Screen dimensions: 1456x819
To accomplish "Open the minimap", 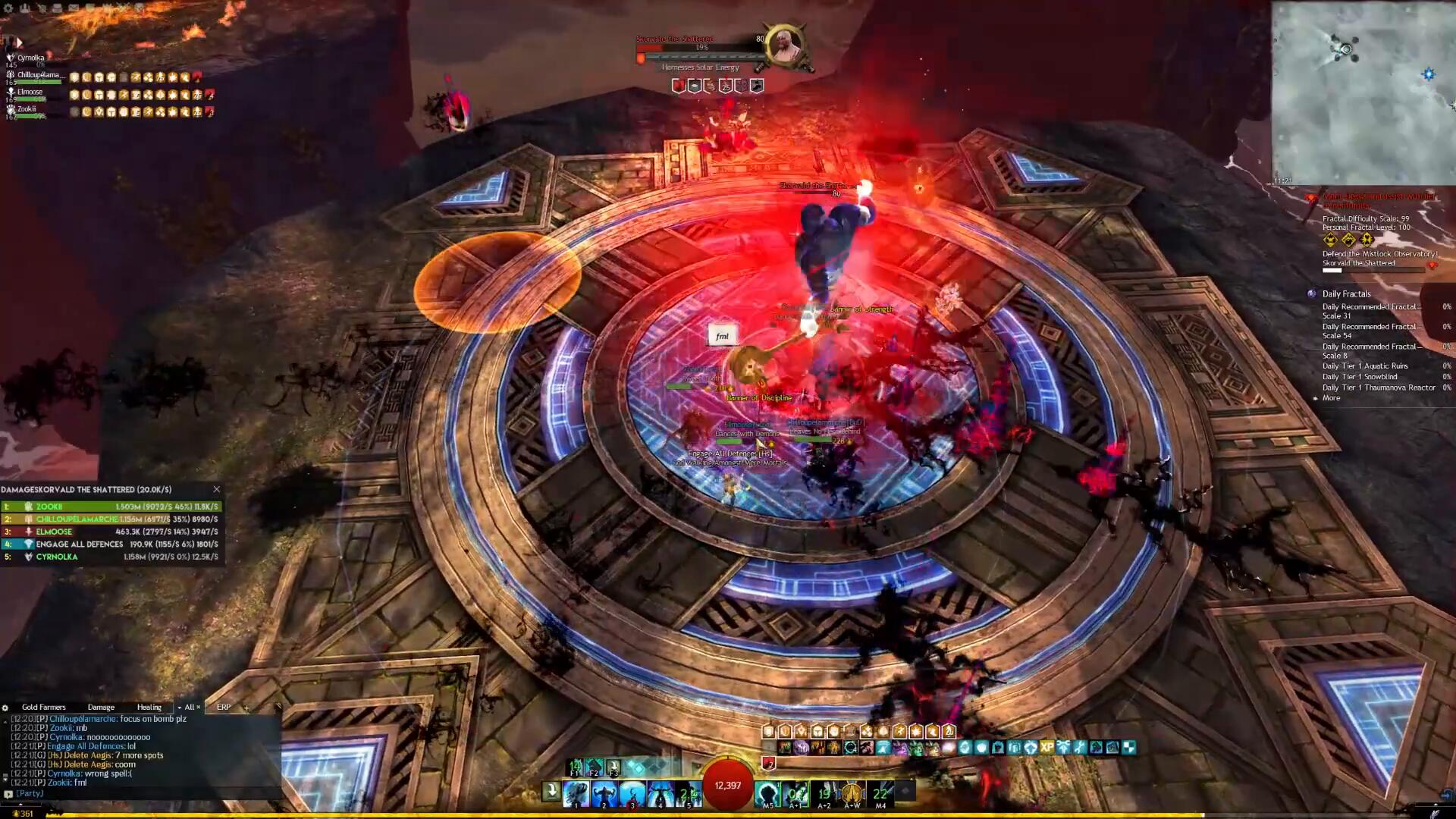I will click(x=1363, y=93).
